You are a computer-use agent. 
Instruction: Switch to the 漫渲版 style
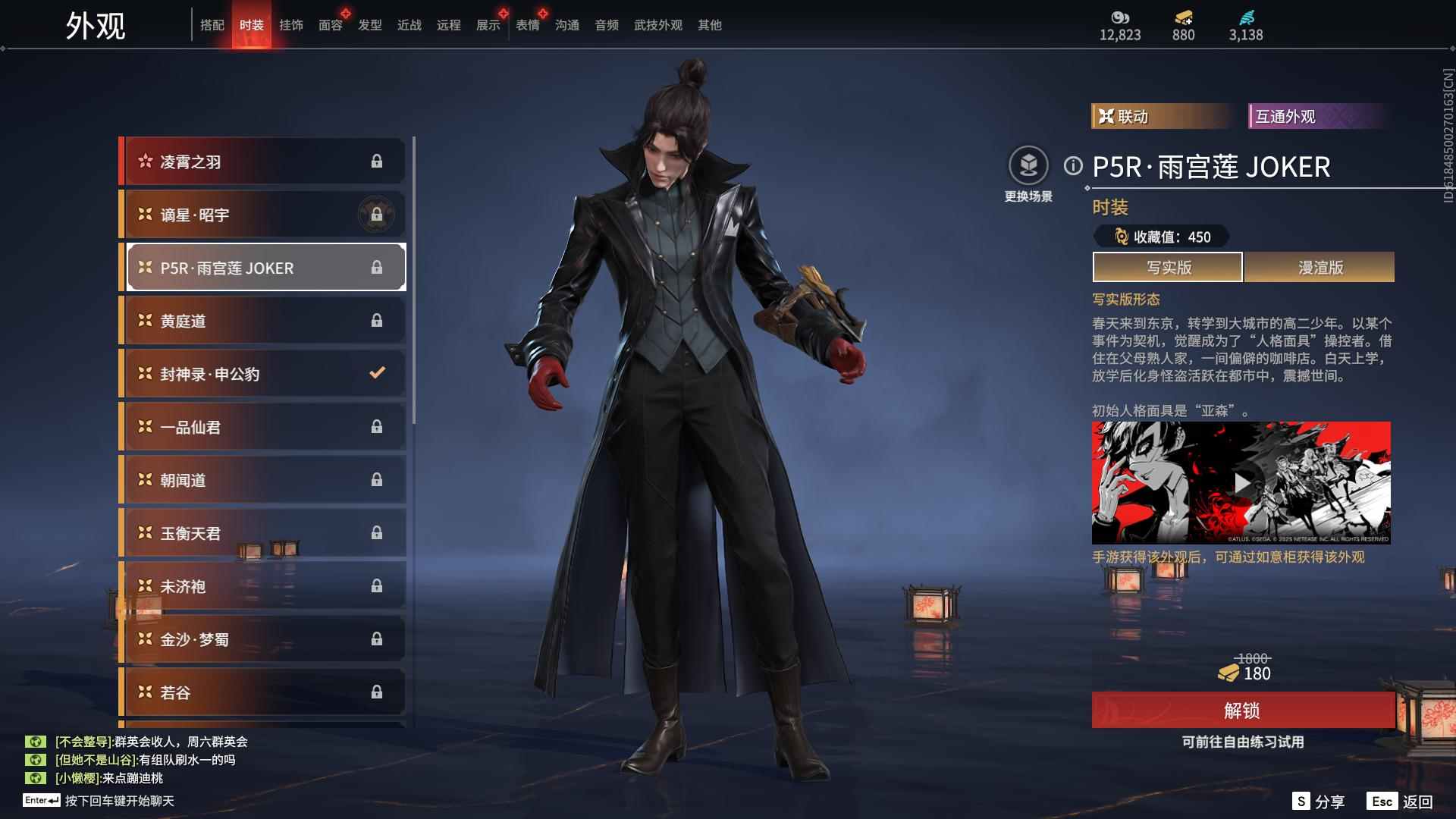1319,267
